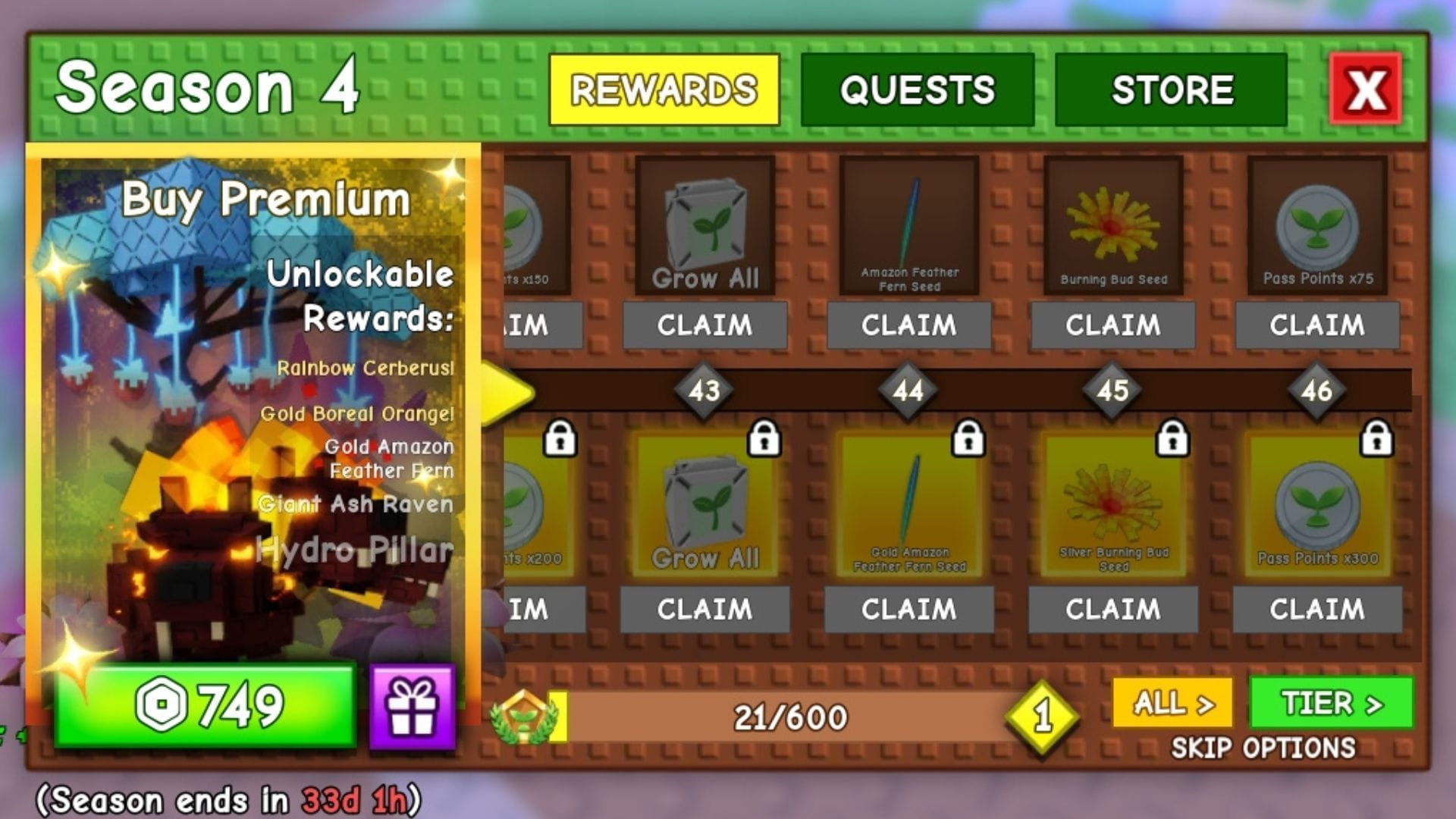
Task: Buy Premium for 749 Robux
Action: [x=205, y=705]
